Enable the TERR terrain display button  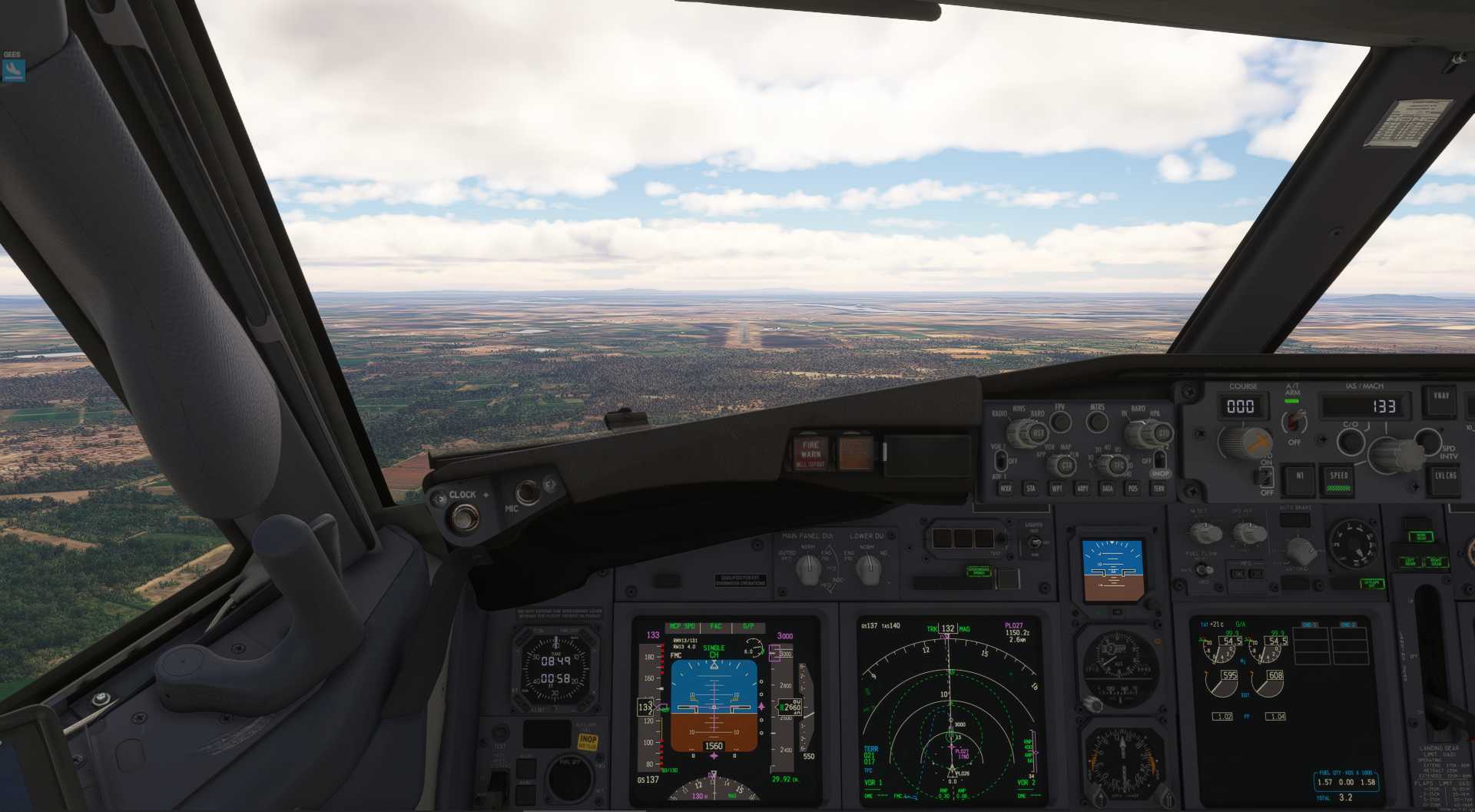coord(1158,488)
